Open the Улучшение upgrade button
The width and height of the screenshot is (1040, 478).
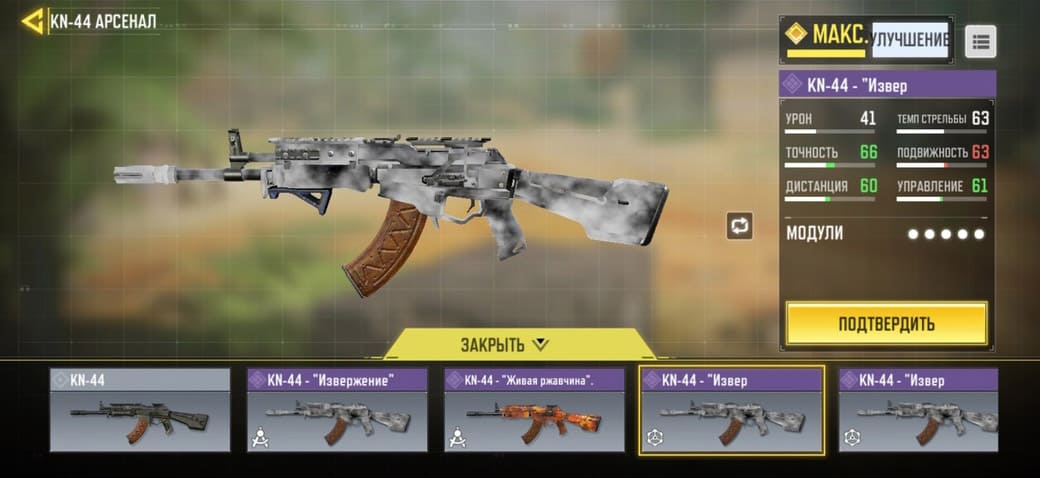point(909,40)
